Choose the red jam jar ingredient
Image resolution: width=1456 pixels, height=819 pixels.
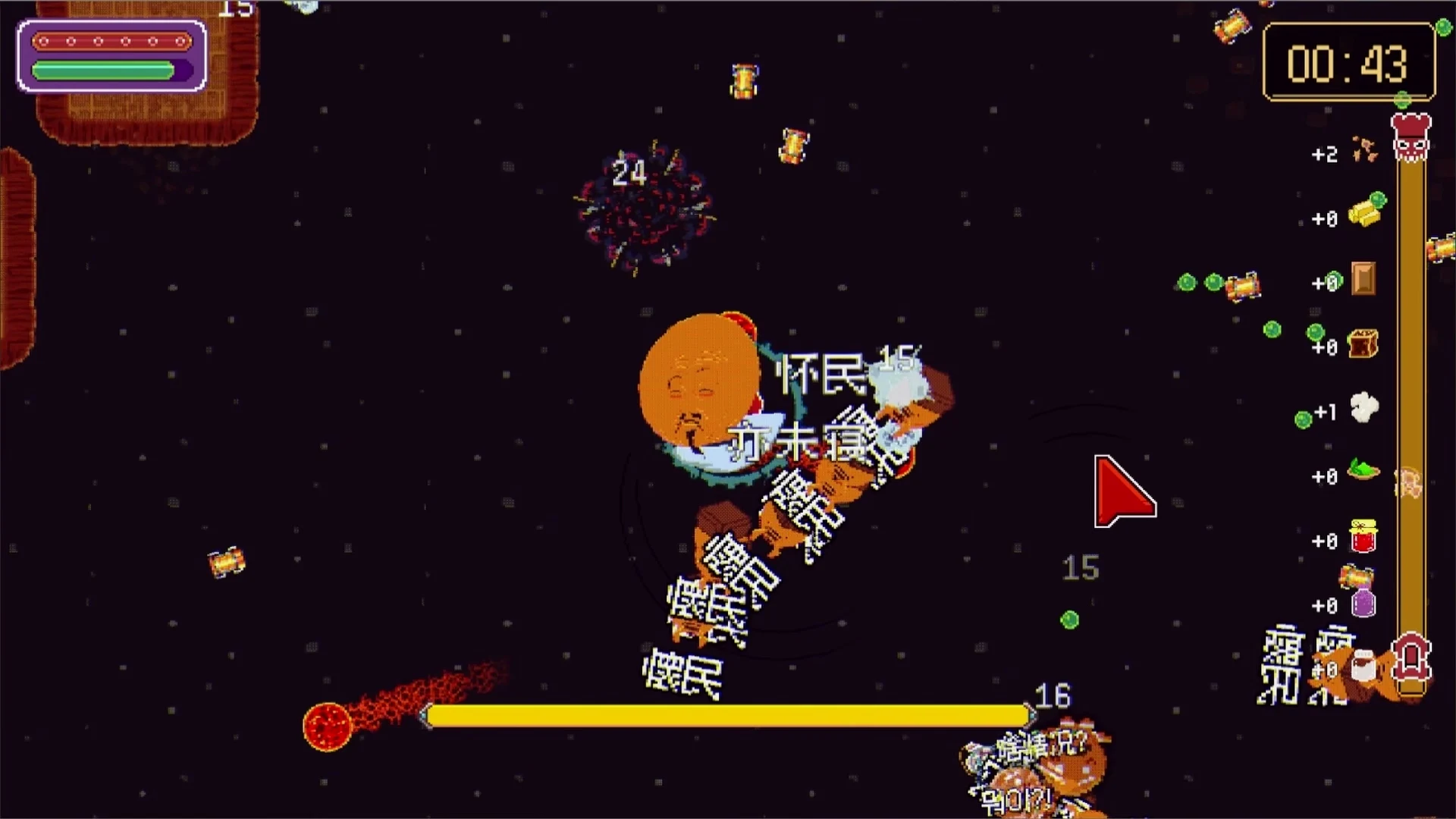tap(1363, 537)
